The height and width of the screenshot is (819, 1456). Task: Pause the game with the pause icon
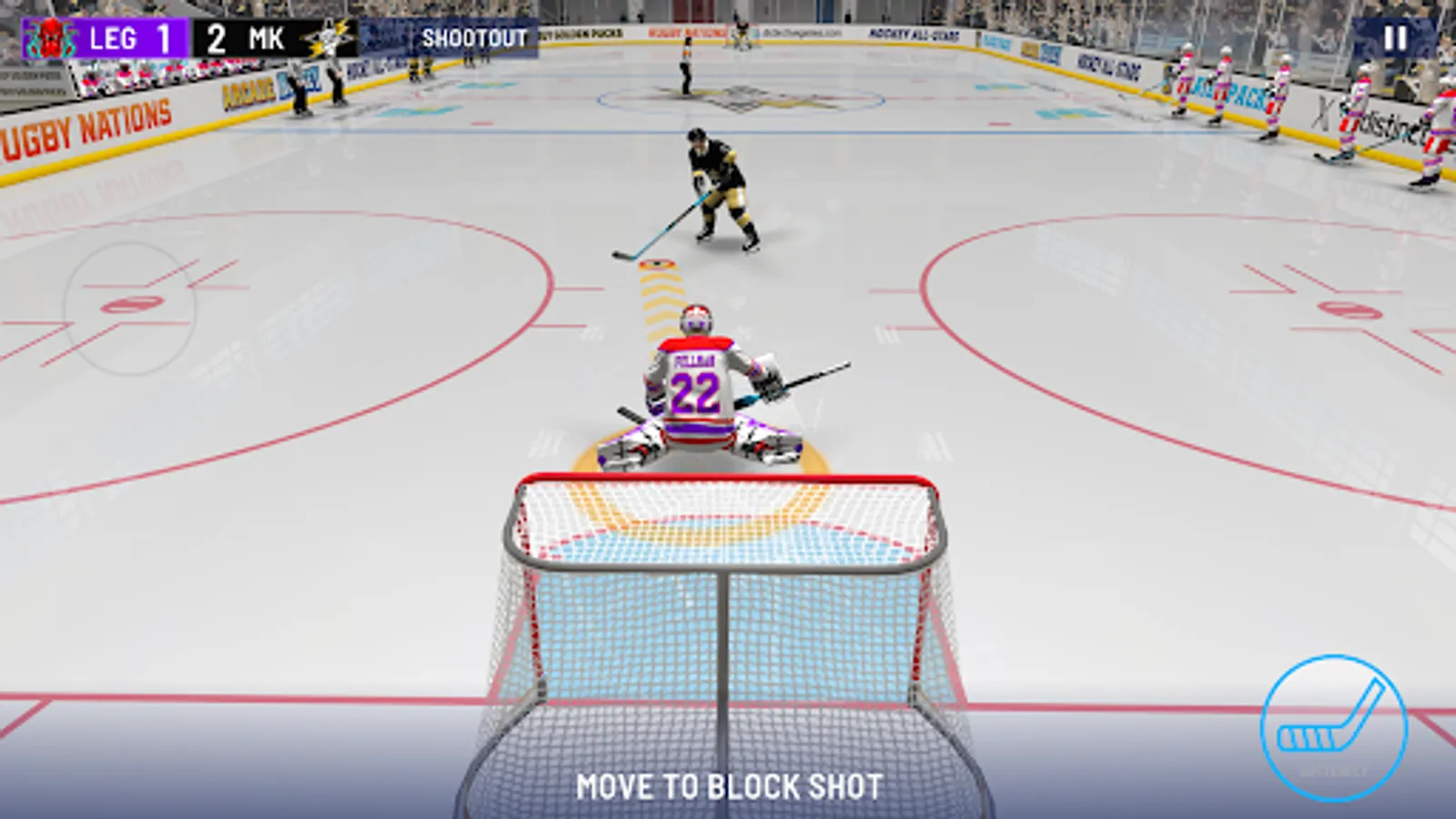pos(1399,38)
